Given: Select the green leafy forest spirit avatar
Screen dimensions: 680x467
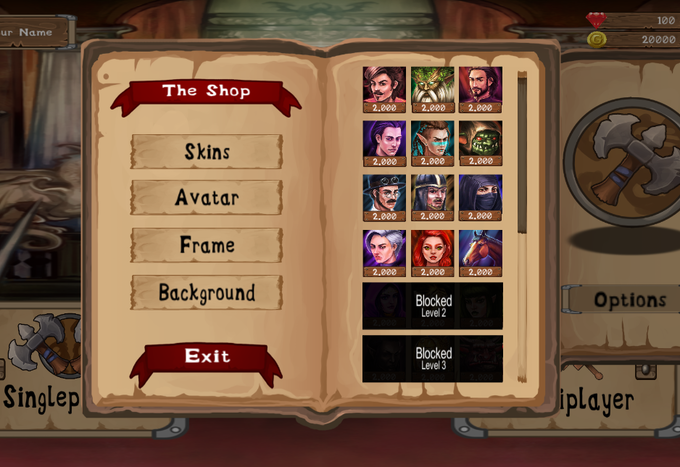Looking at the screenshot, I should click(x=432, y=88).
